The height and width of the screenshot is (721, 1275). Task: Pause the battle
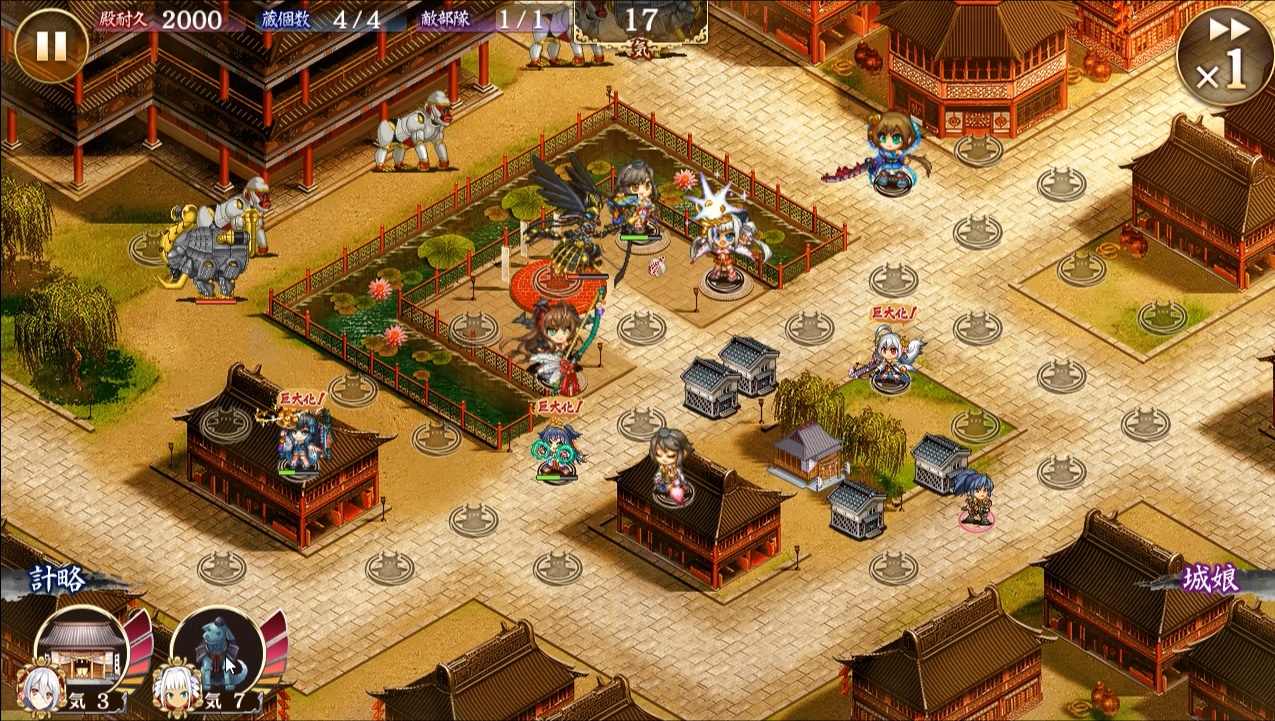51,46
